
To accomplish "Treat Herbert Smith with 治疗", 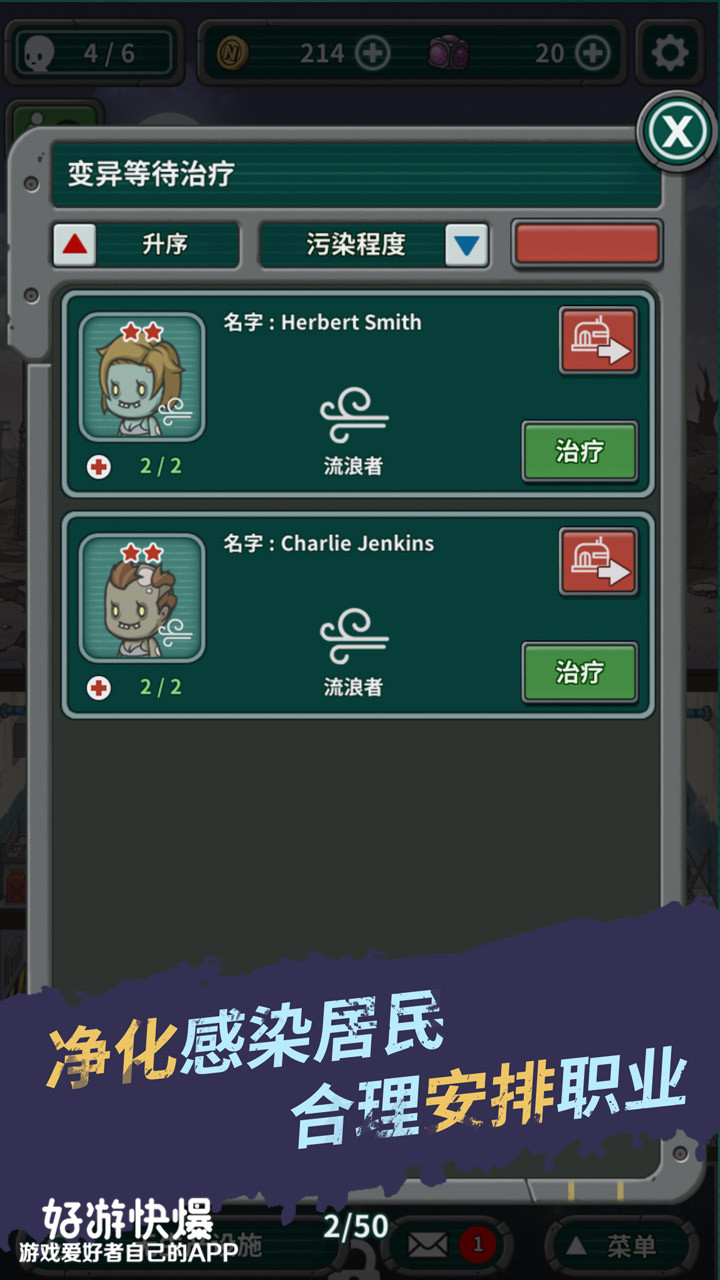I will pos(579,451).
